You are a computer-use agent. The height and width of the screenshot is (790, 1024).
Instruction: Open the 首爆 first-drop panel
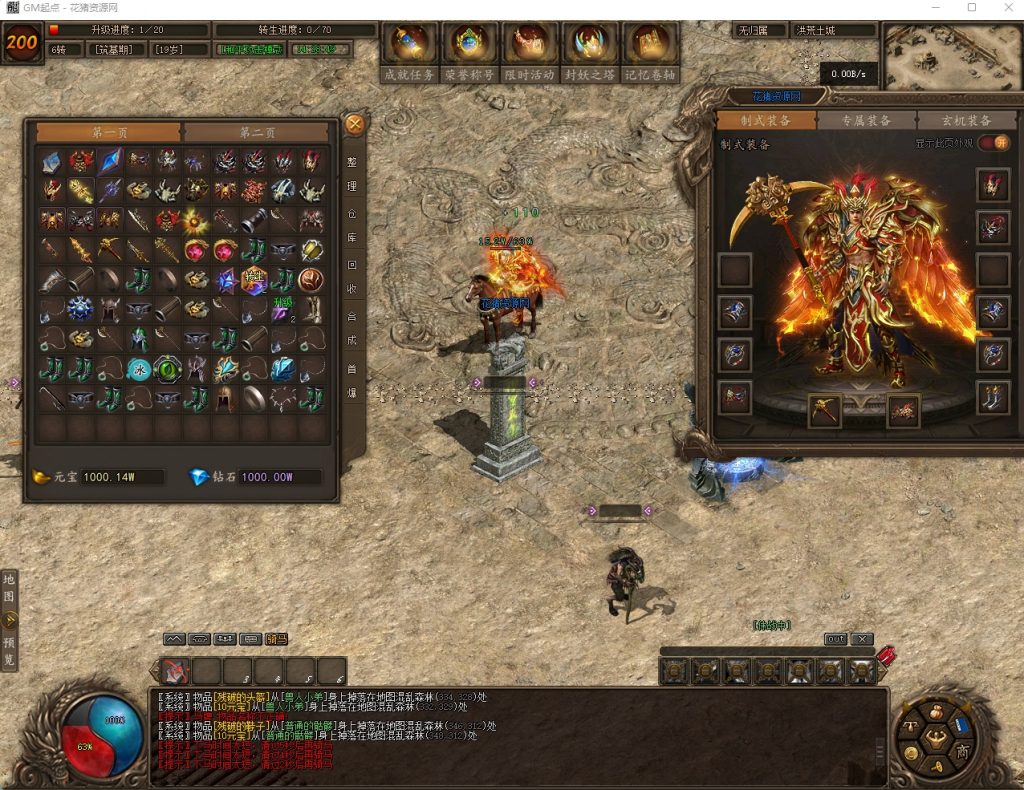coord(353,378)
